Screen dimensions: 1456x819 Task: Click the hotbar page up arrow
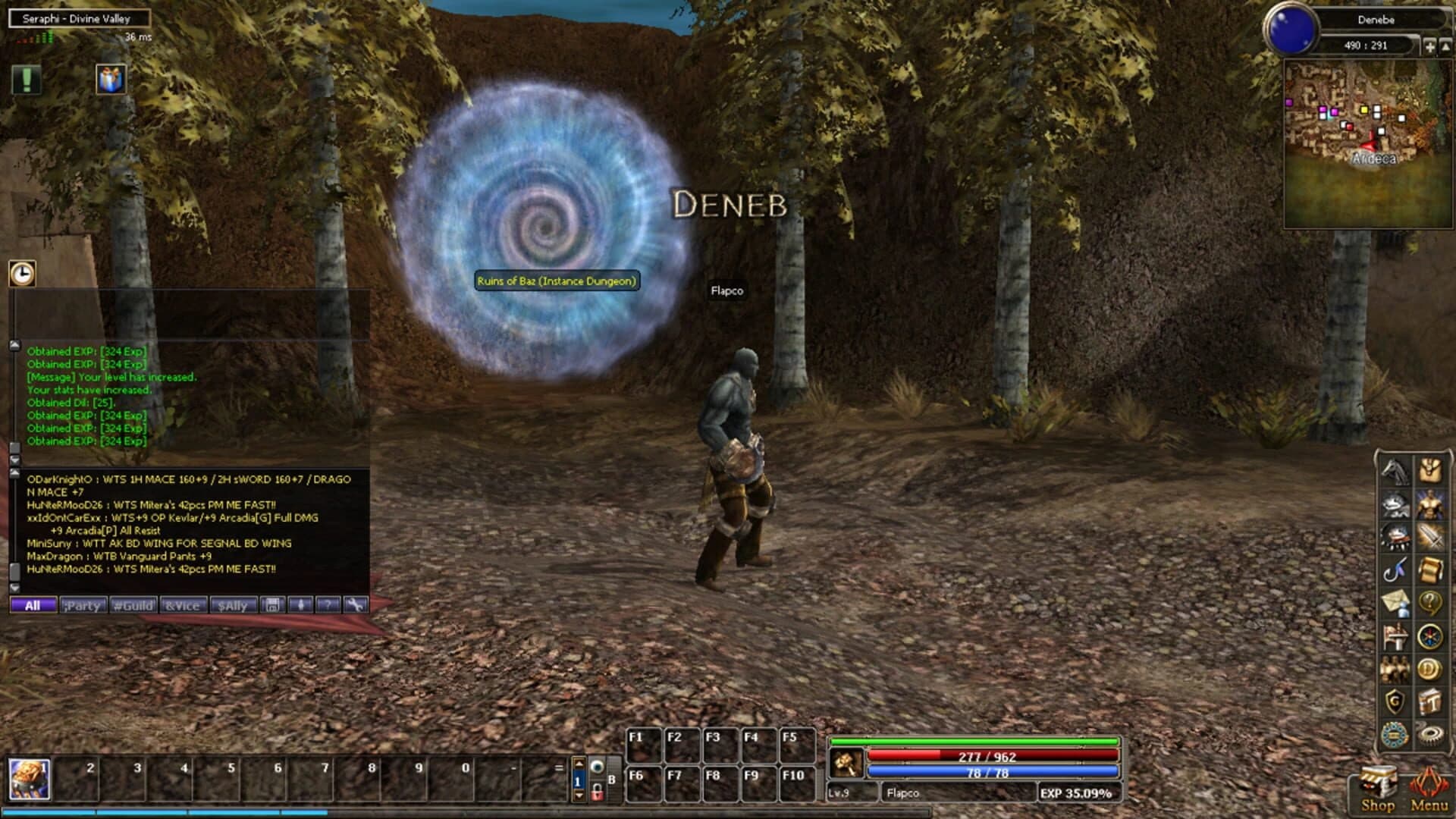click(579, 764)
